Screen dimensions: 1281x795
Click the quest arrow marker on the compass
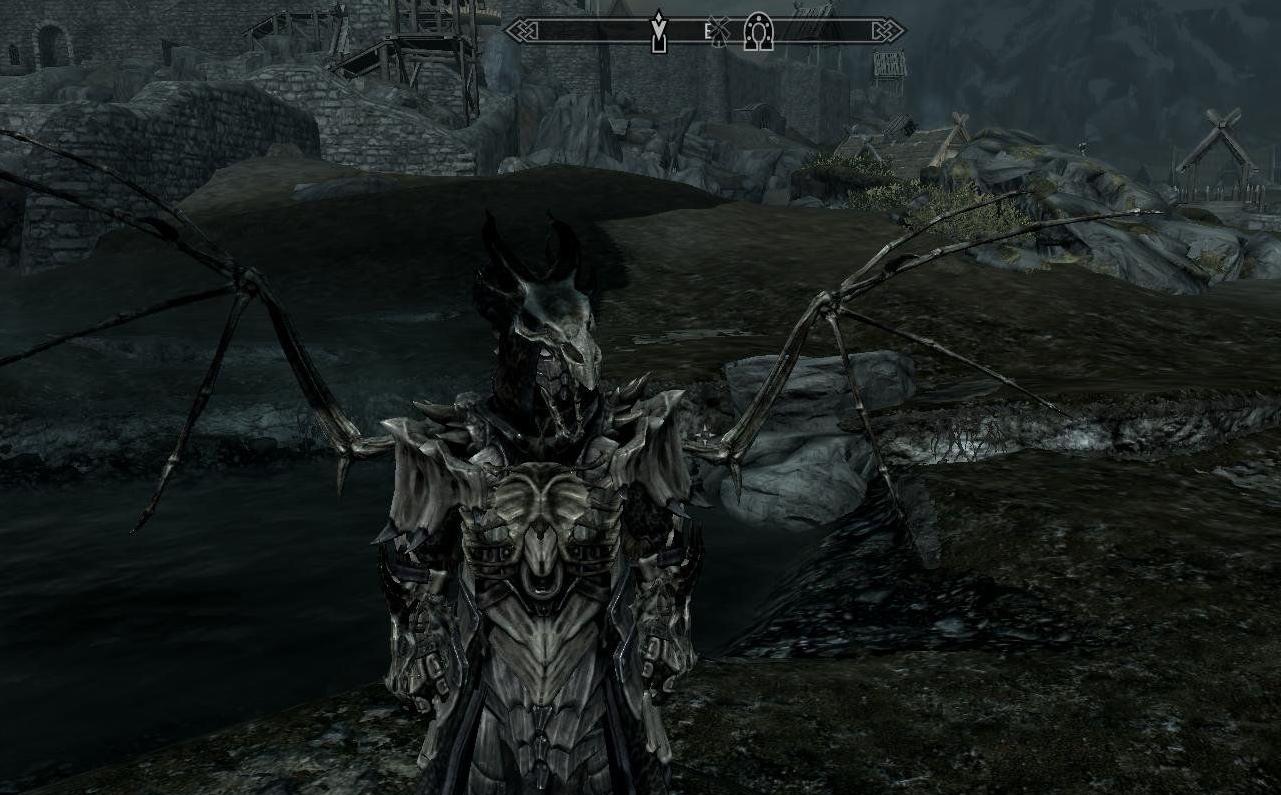click(x=658, y=31)
